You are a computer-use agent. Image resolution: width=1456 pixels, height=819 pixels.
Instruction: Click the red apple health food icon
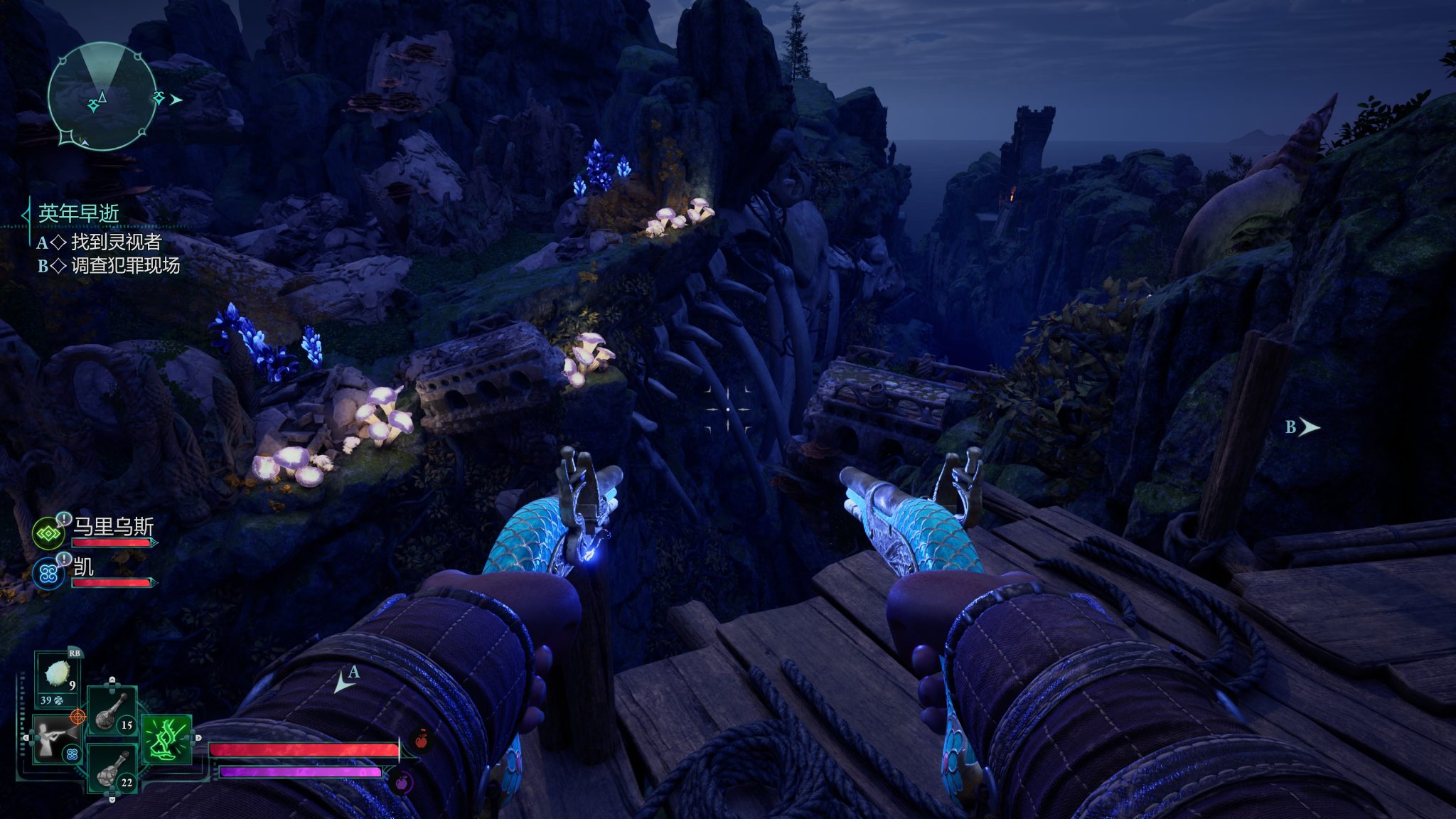click(421, 739)
